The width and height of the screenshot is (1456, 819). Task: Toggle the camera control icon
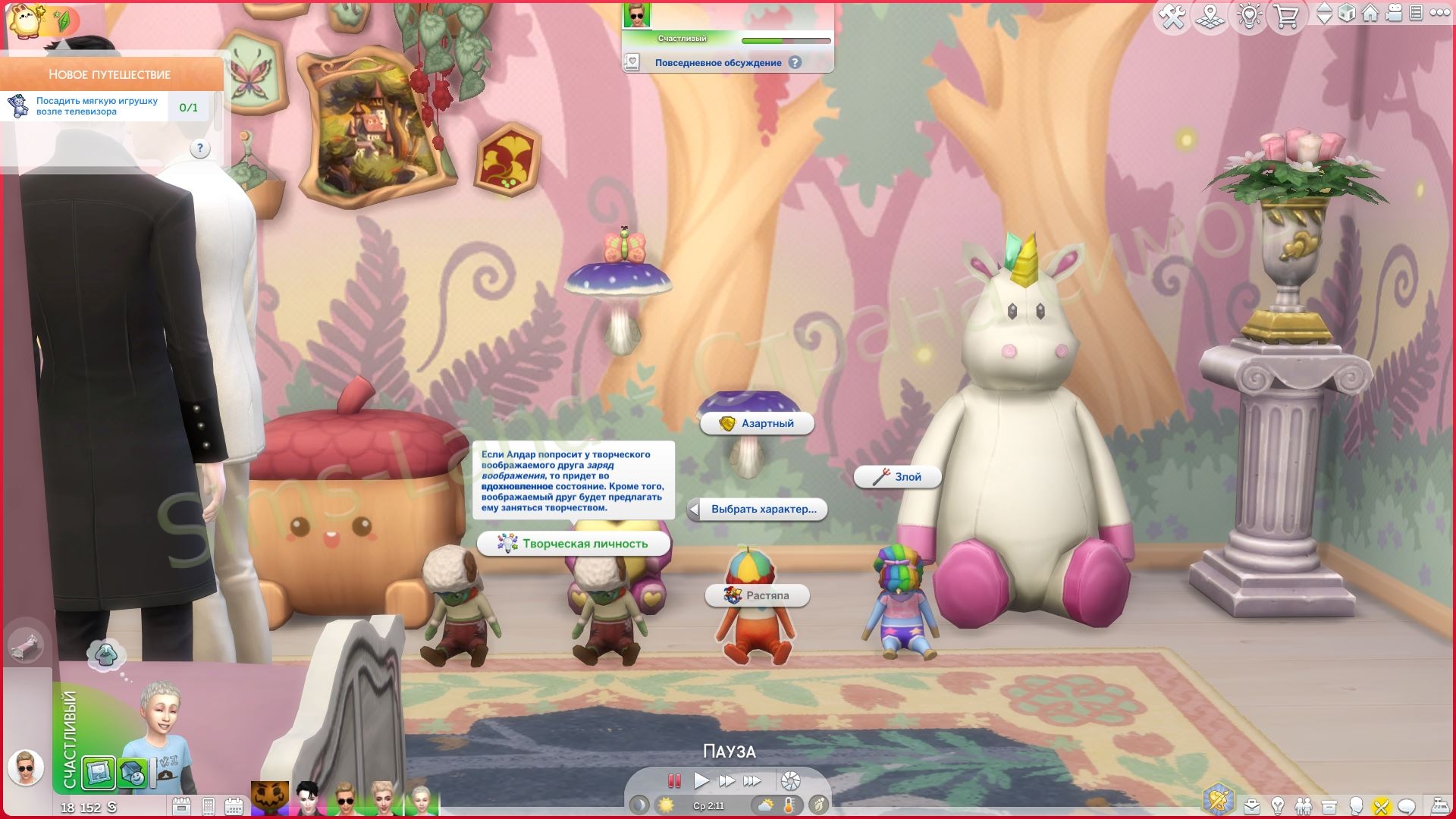1394,13
